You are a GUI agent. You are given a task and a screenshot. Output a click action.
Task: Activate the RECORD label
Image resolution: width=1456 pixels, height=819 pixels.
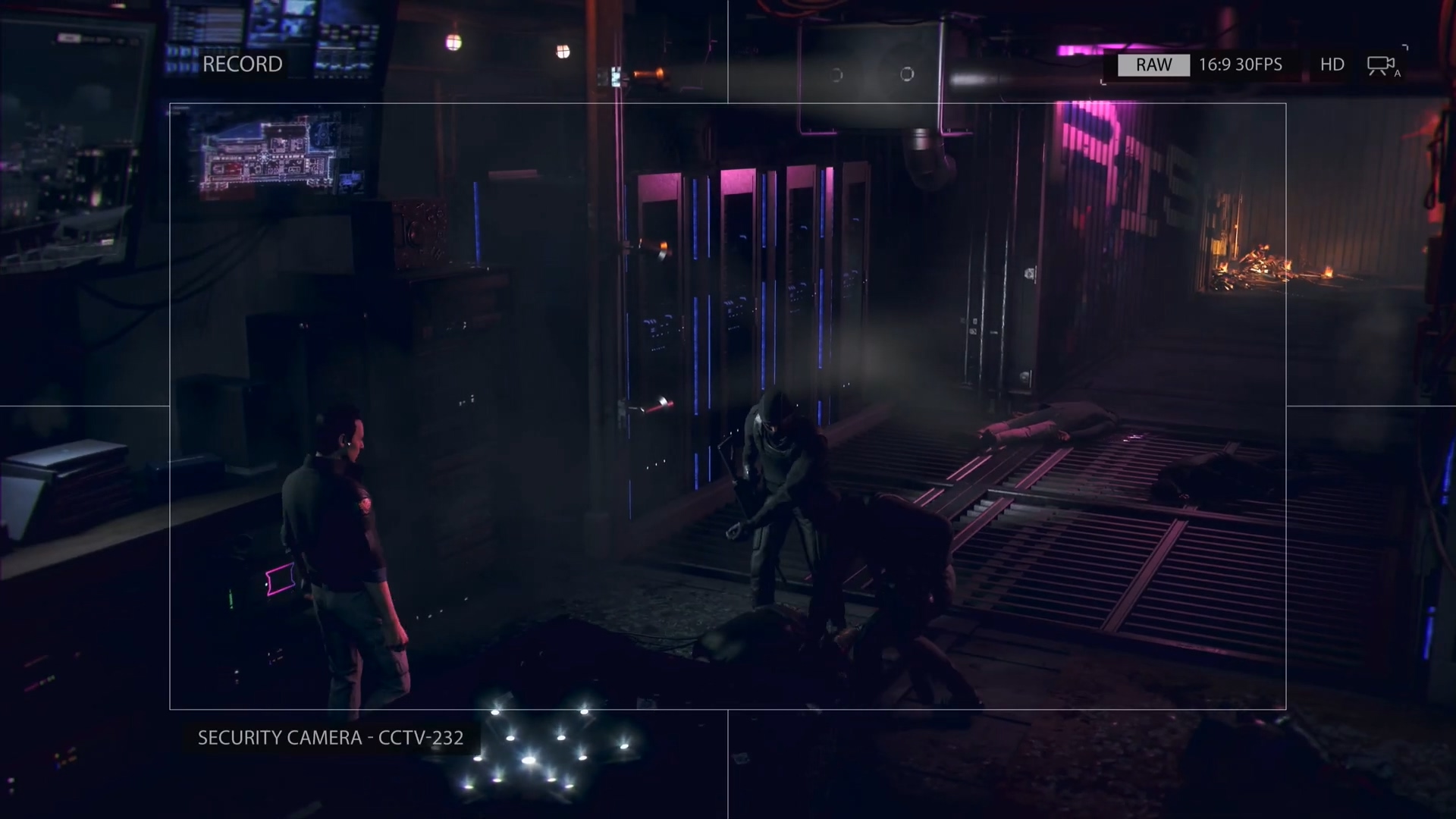coord(242,64)
